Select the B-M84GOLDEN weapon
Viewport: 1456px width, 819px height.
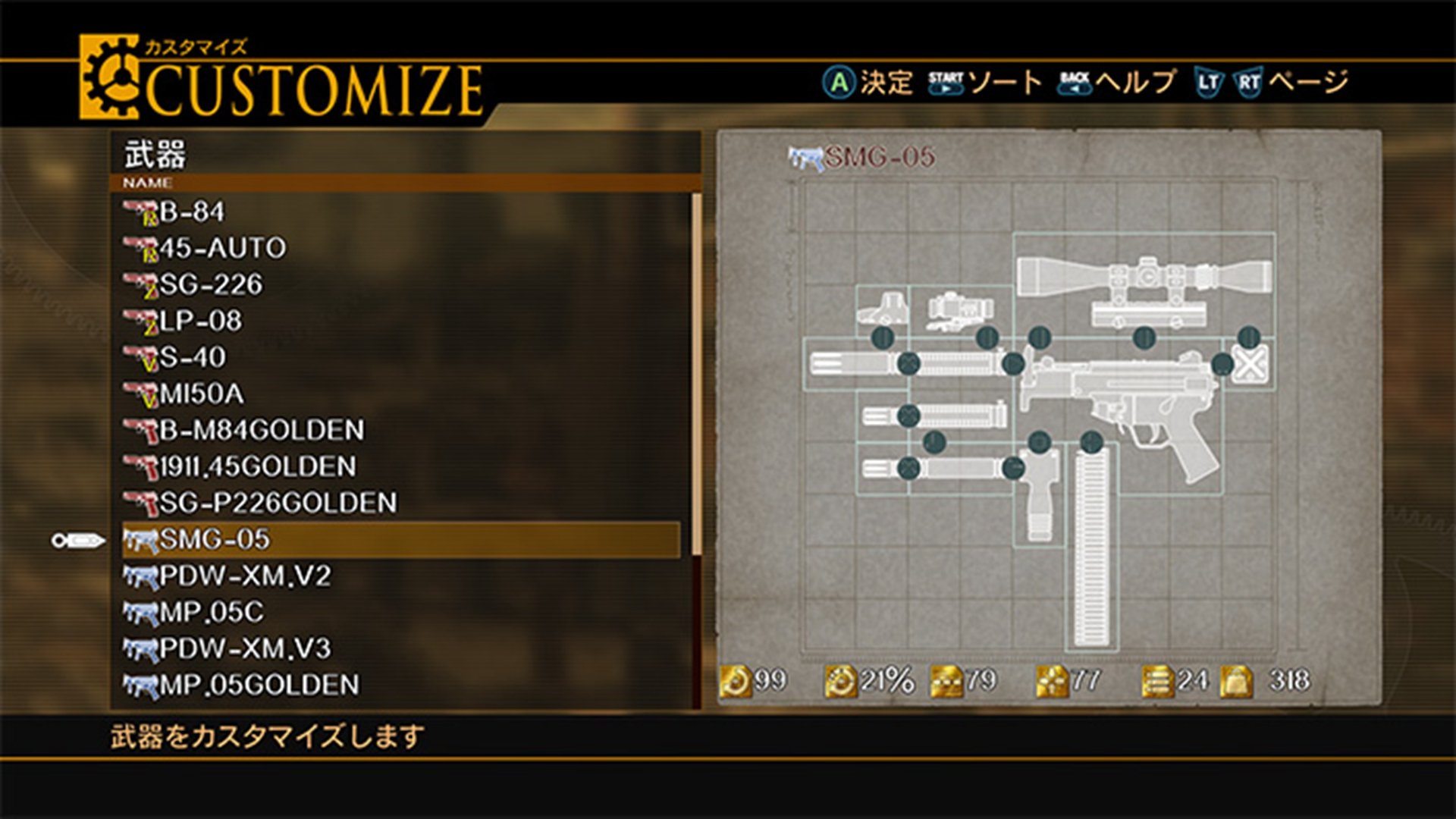pos(261,430)
